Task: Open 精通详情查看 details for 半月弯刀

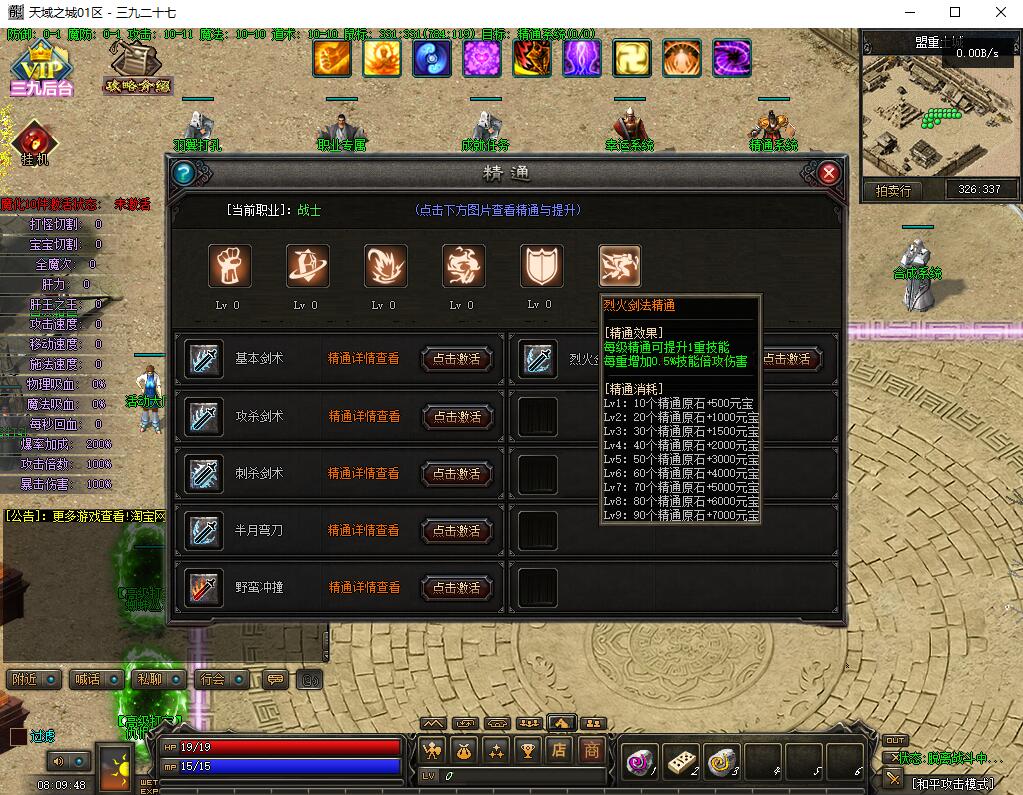Action: point(364,530)
